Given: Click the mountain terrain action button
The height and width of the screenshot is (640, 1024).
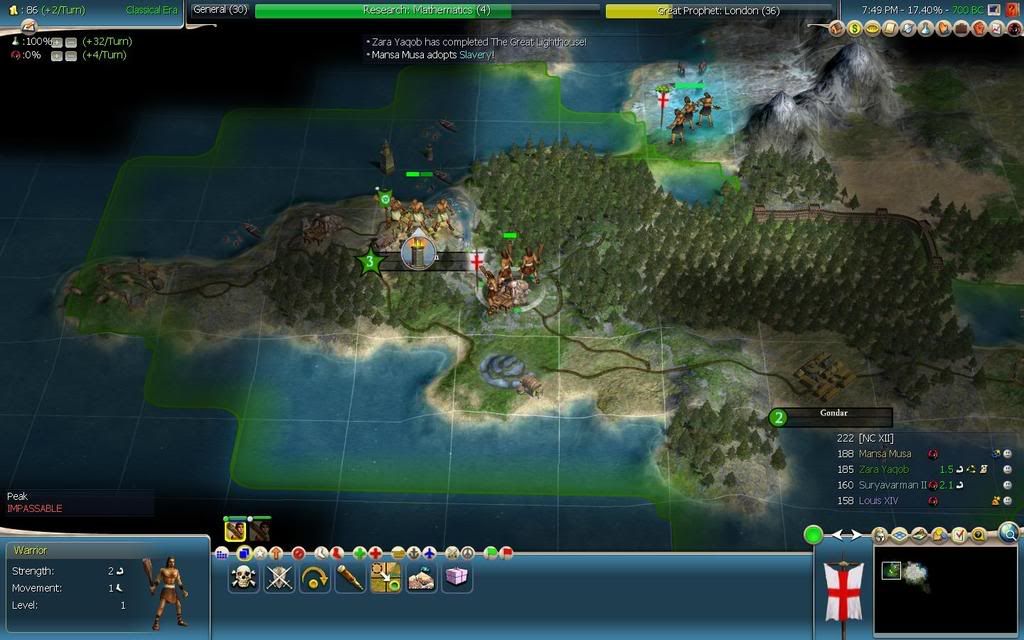Looking at the screenshot, I should coord(421,577).
